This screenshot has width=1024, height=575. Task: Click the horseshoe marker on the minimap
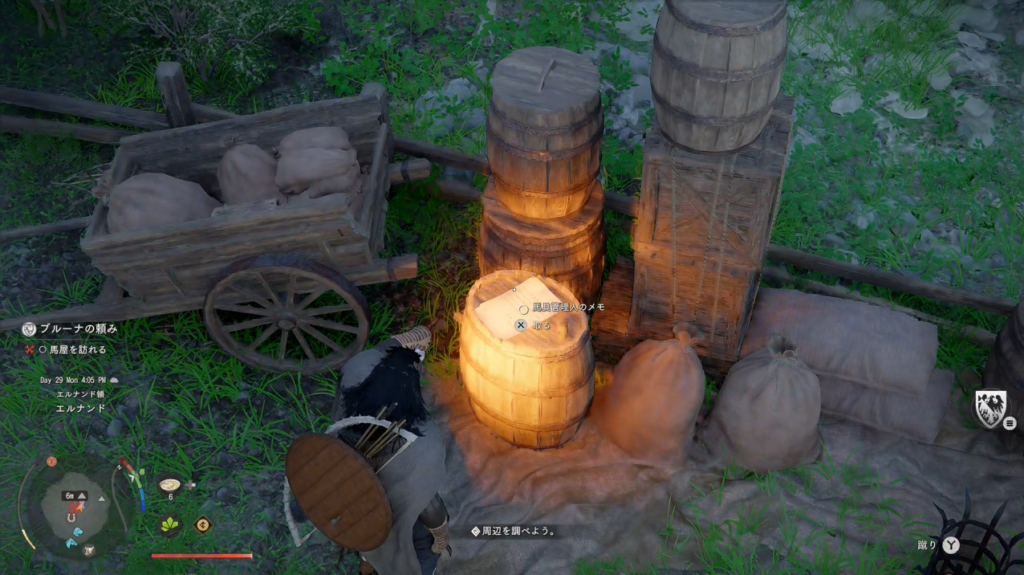[x=72, y=517]
